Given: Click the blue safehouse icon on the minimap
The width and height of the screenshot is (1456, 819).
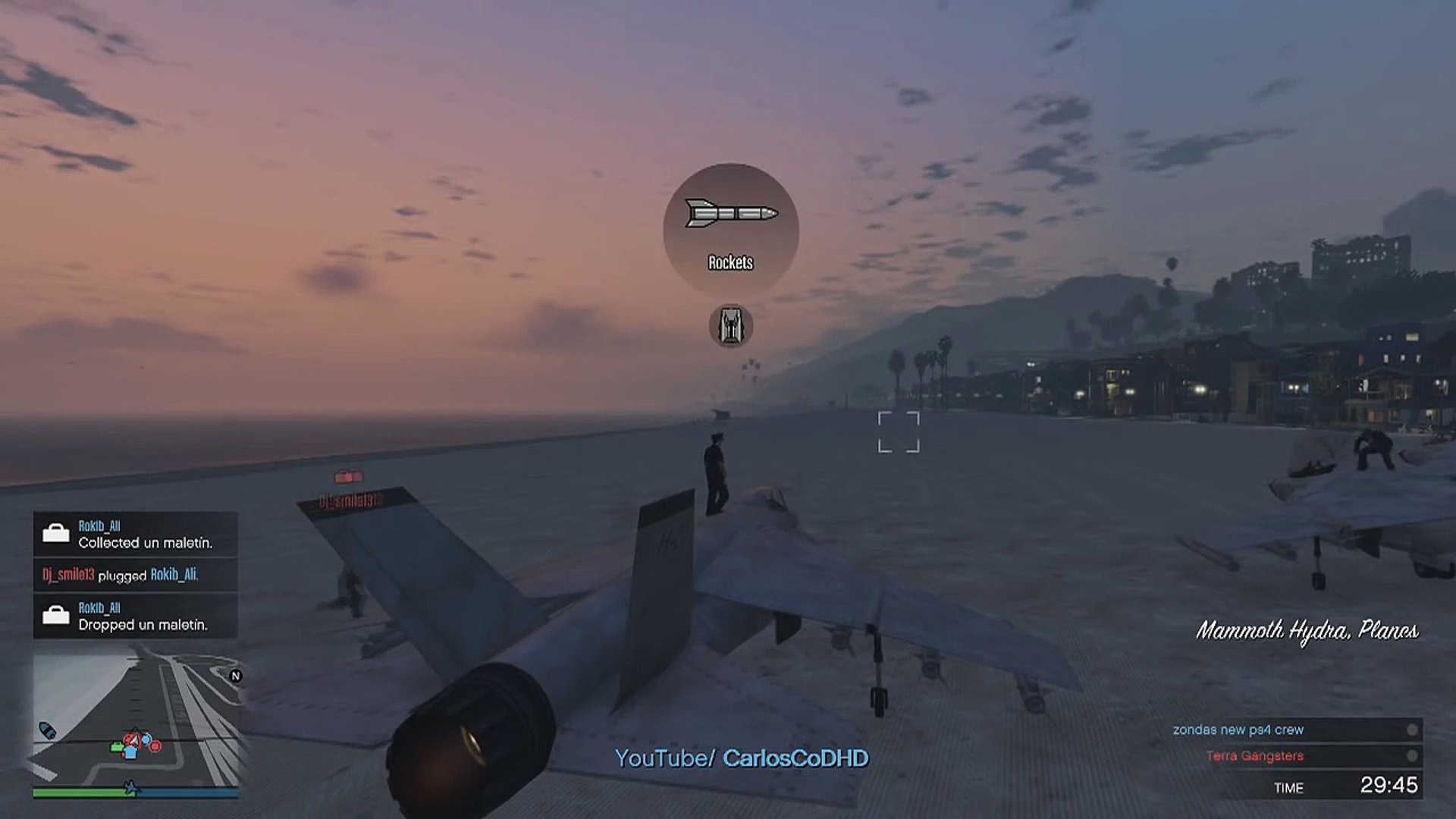Looking at the screenshot, I should (x=130, y=754).
